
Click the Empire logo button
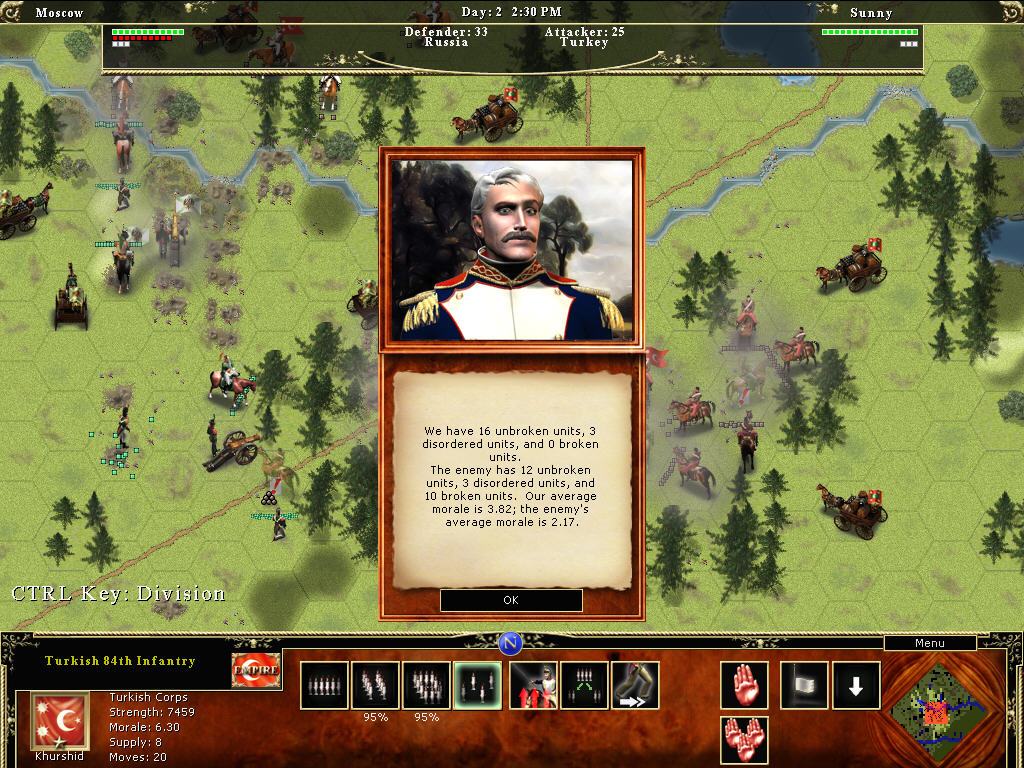point(255,670)
